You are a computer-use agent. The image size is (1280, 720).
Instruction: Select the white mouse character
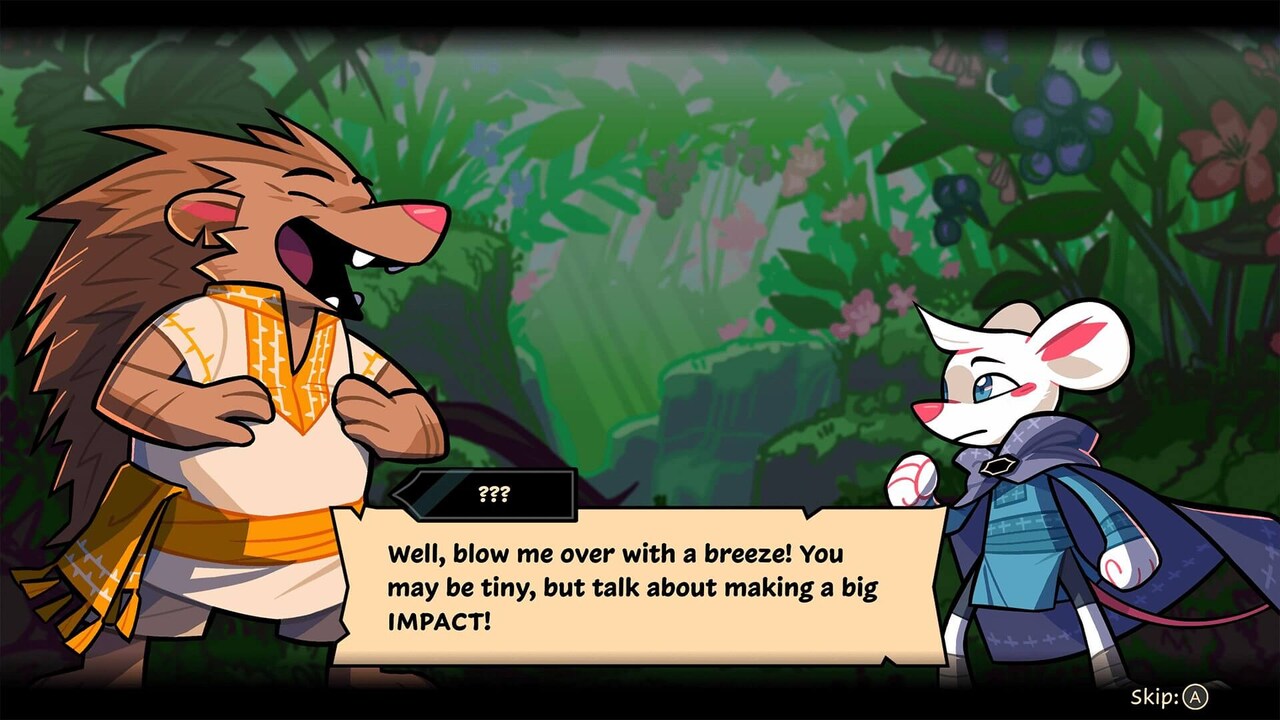pos(1020,480)
